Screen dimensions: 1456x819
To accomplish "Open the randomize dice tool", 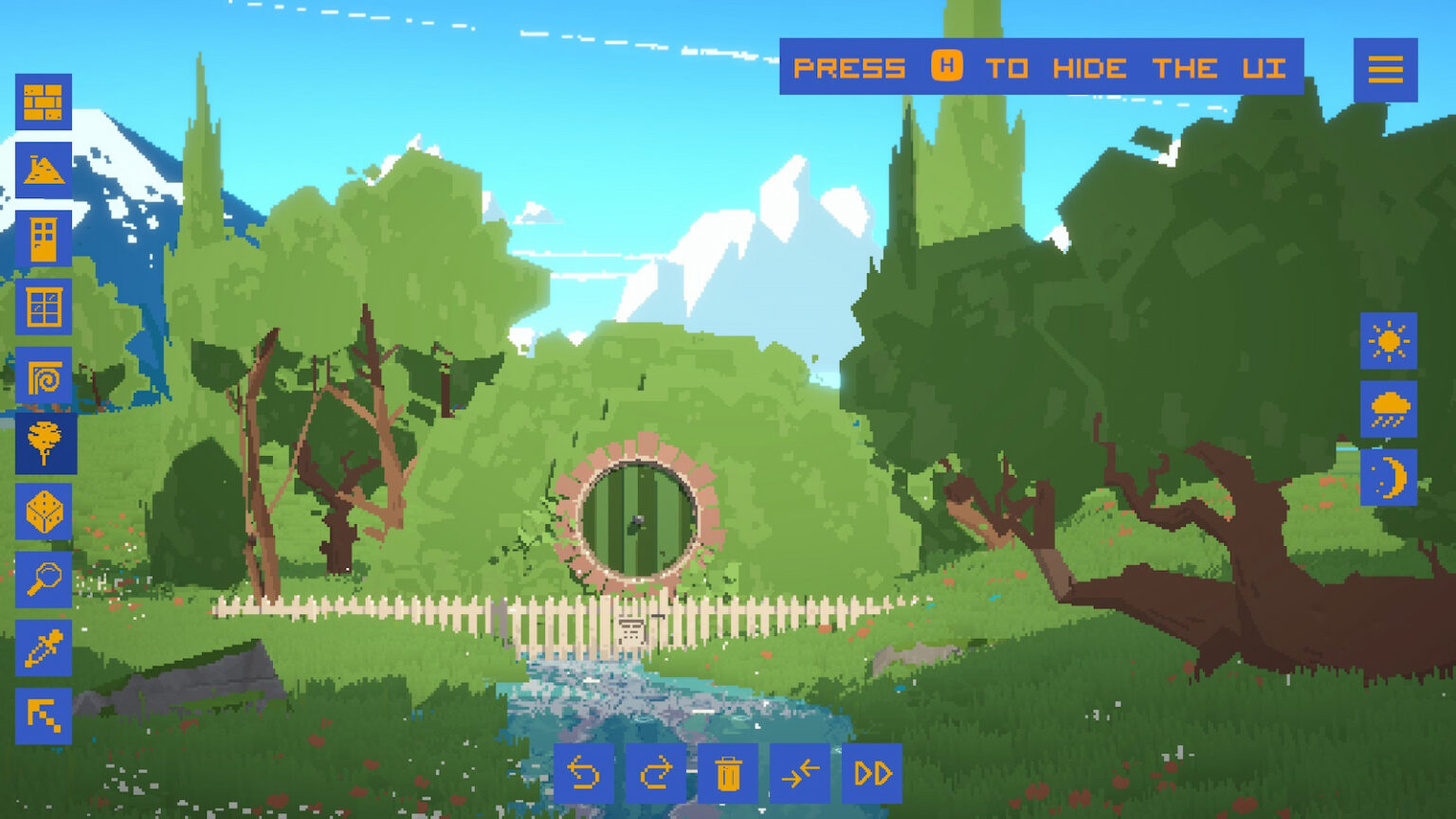I will coord(43,510).
